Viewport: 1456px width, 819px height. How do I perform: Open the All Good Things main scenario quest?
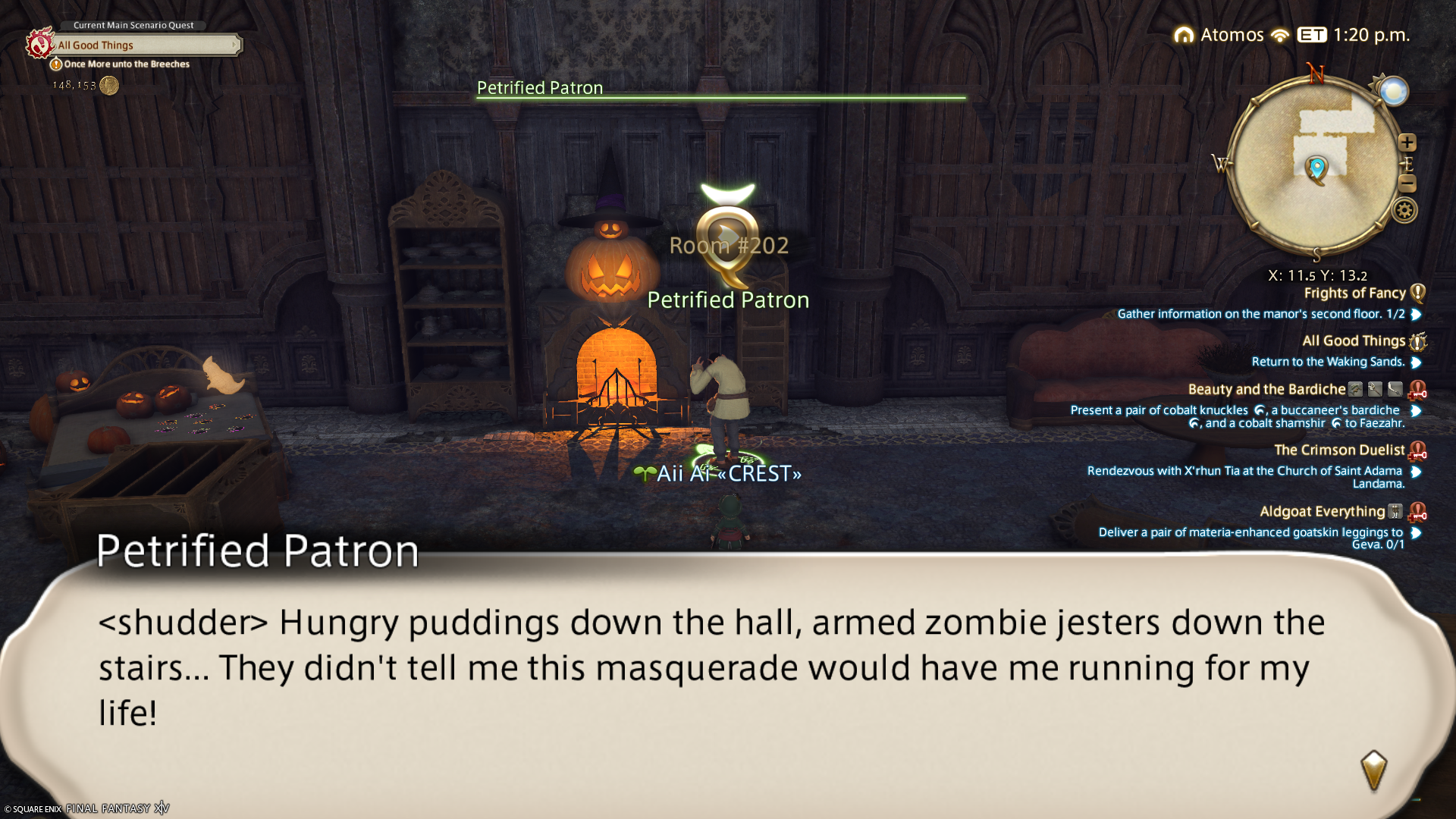pyautogui.click(x=144, y=45)
